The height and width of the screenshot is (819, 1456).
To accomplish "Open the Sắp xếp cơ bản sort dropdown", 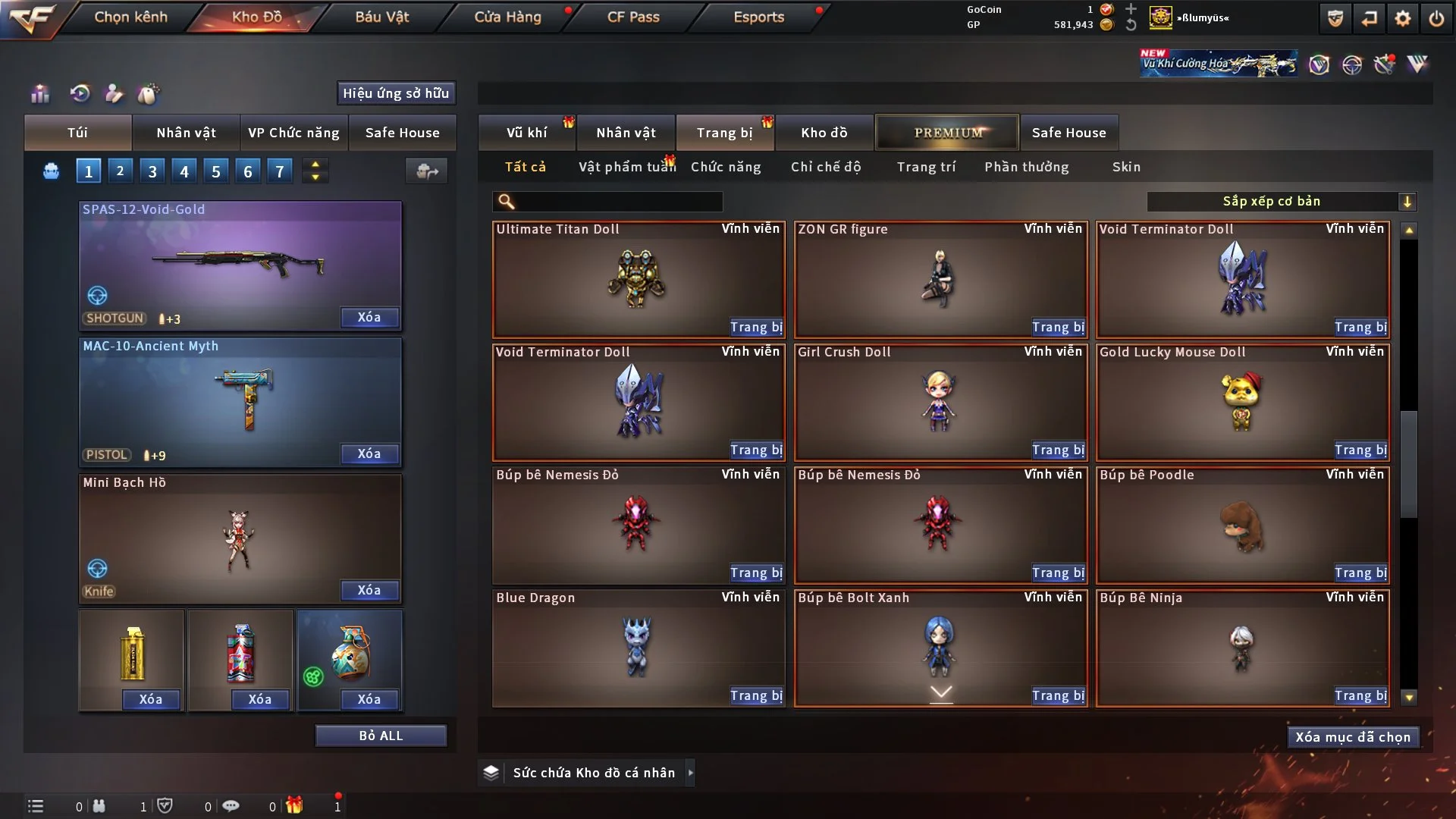I will [1281, 202].
